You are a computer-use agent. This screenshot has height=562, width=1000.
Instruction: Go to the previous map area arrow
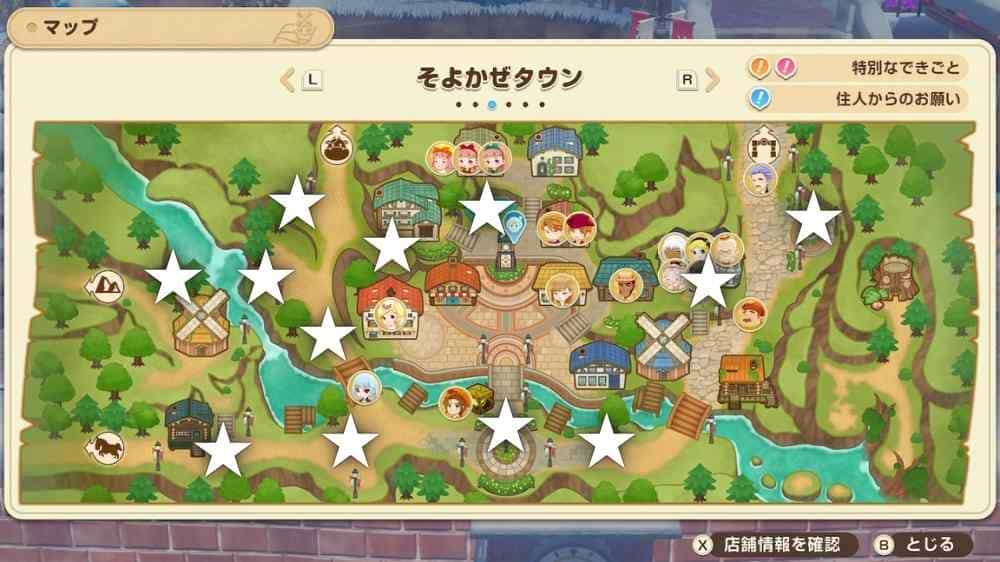tap(288, 79)
